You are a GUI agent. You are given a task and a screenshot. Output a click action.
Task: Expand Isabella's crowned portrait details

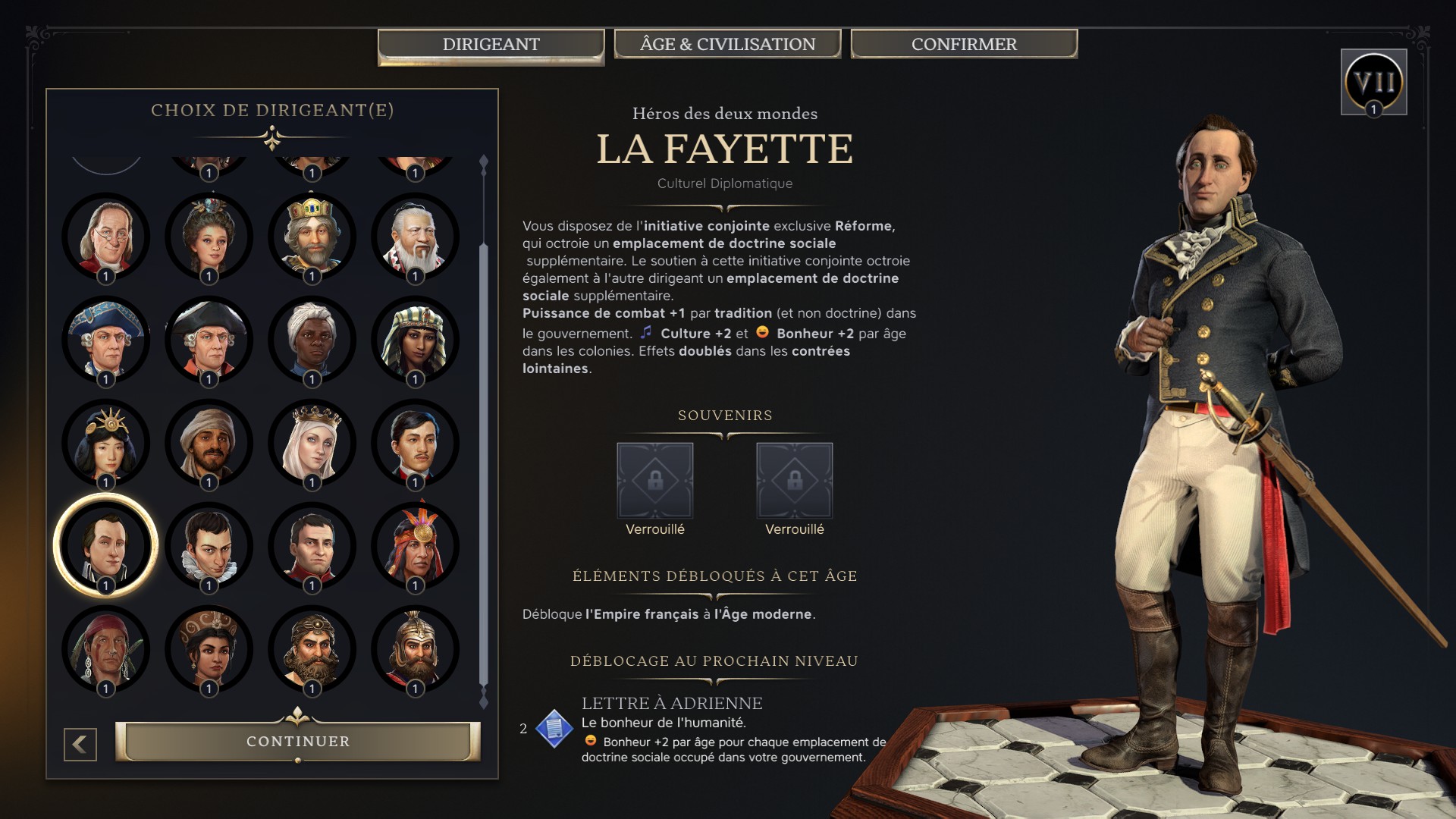tap(311, 444)
